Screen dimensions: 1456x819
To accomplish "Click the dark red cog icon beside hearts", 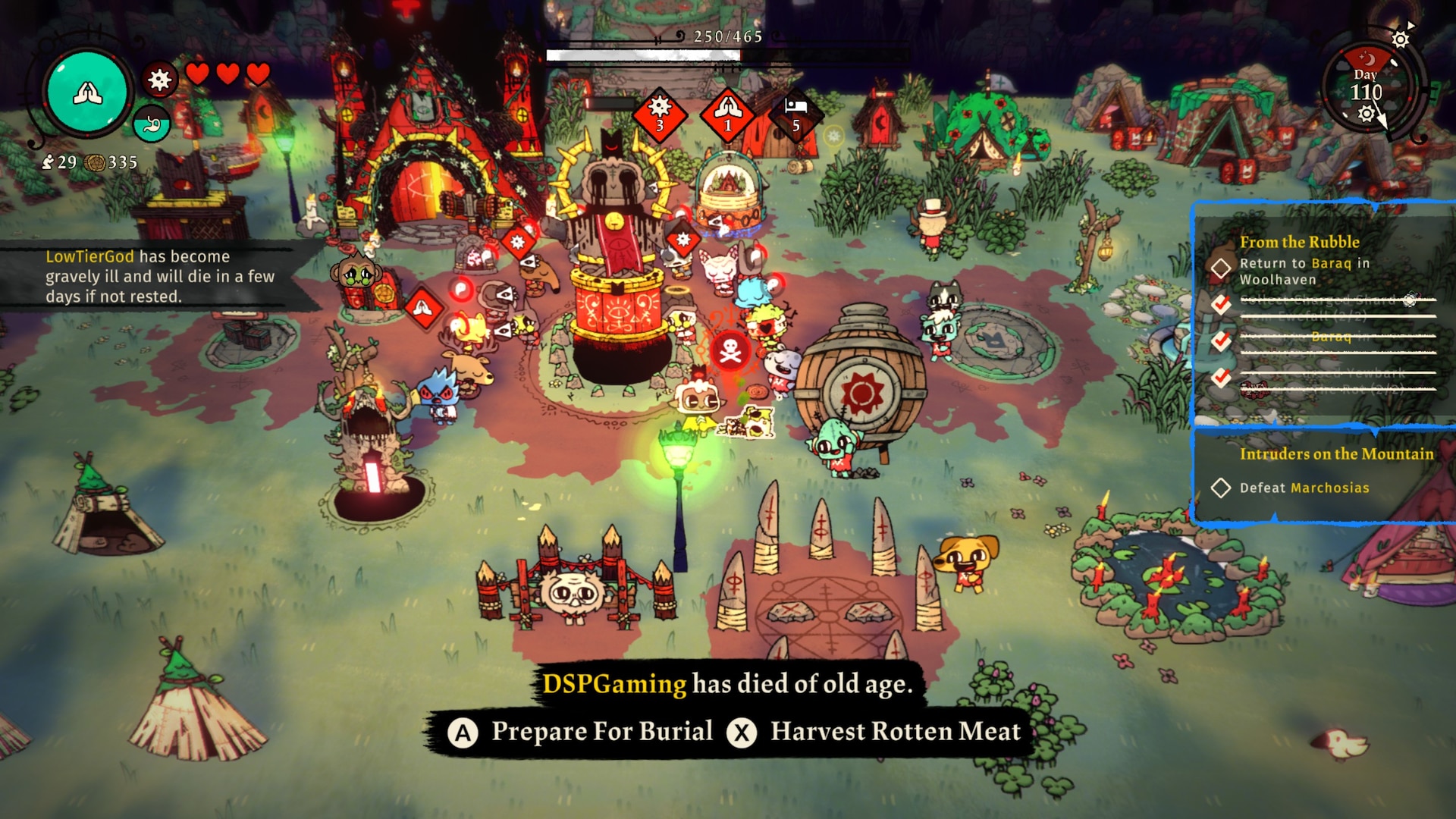I will pyautogui.click(x=159, y=79).
